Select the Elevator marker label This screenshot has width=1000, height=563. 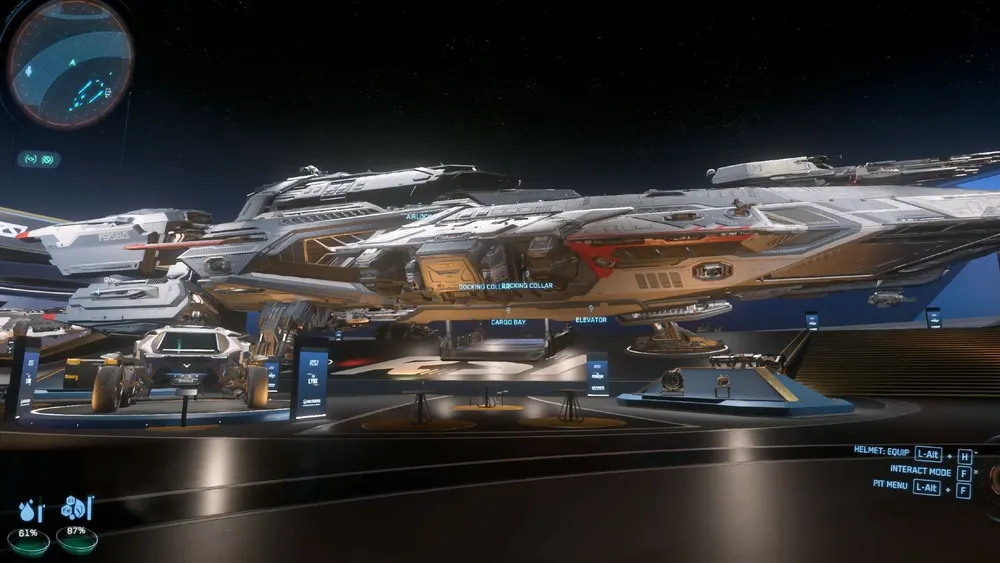point(590,320)
